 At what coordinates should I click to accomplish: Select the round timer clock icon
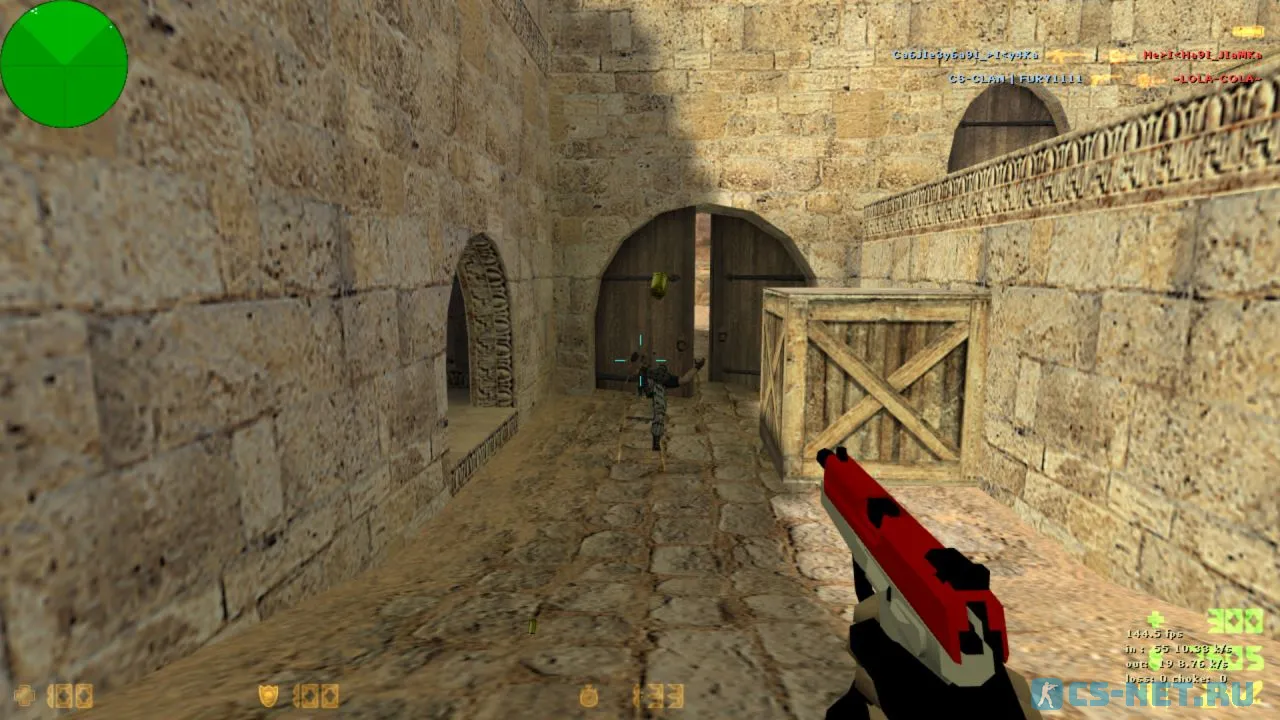click(x=589, y=695)
